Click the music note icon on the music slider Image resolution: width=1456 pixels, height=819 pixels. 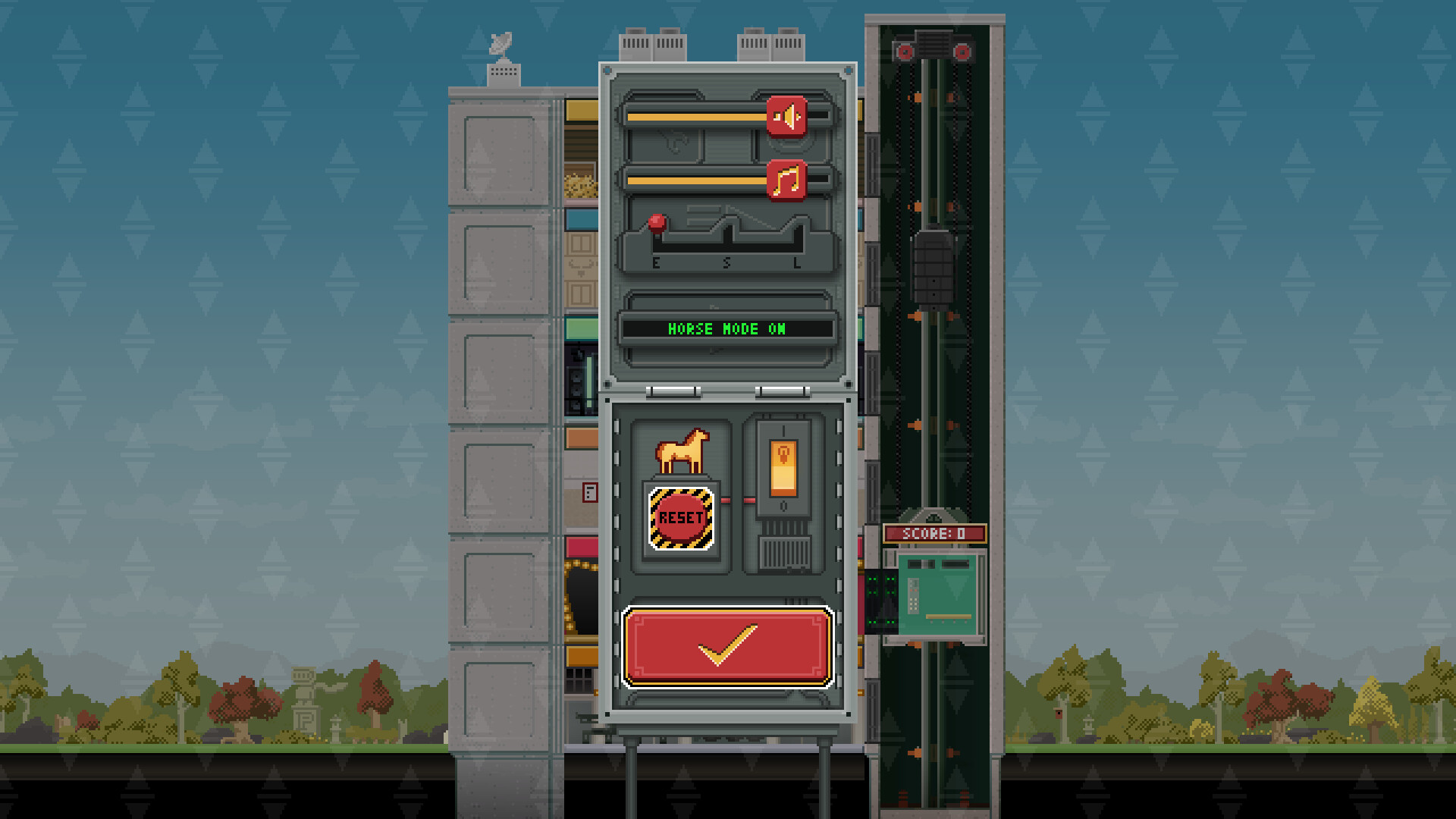coord(788,180)
